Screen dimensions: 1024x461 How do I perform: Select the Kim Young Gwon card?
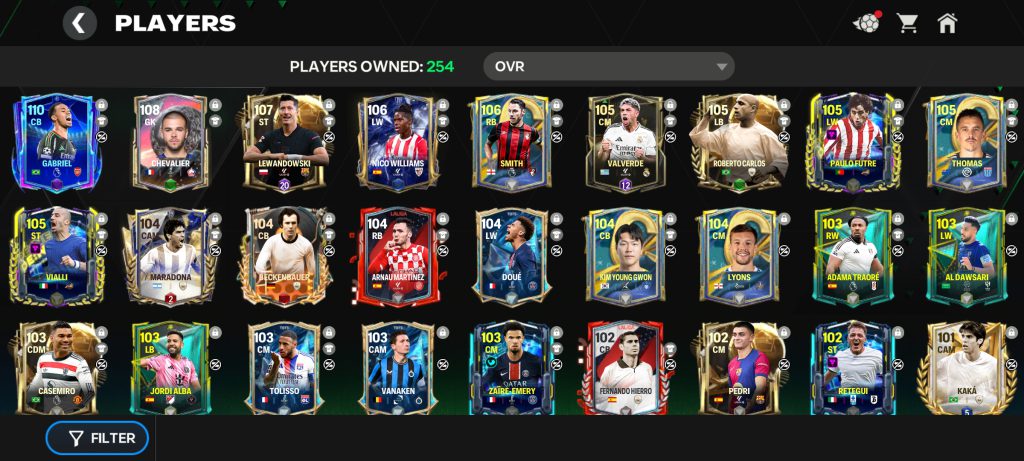[625, 256]
